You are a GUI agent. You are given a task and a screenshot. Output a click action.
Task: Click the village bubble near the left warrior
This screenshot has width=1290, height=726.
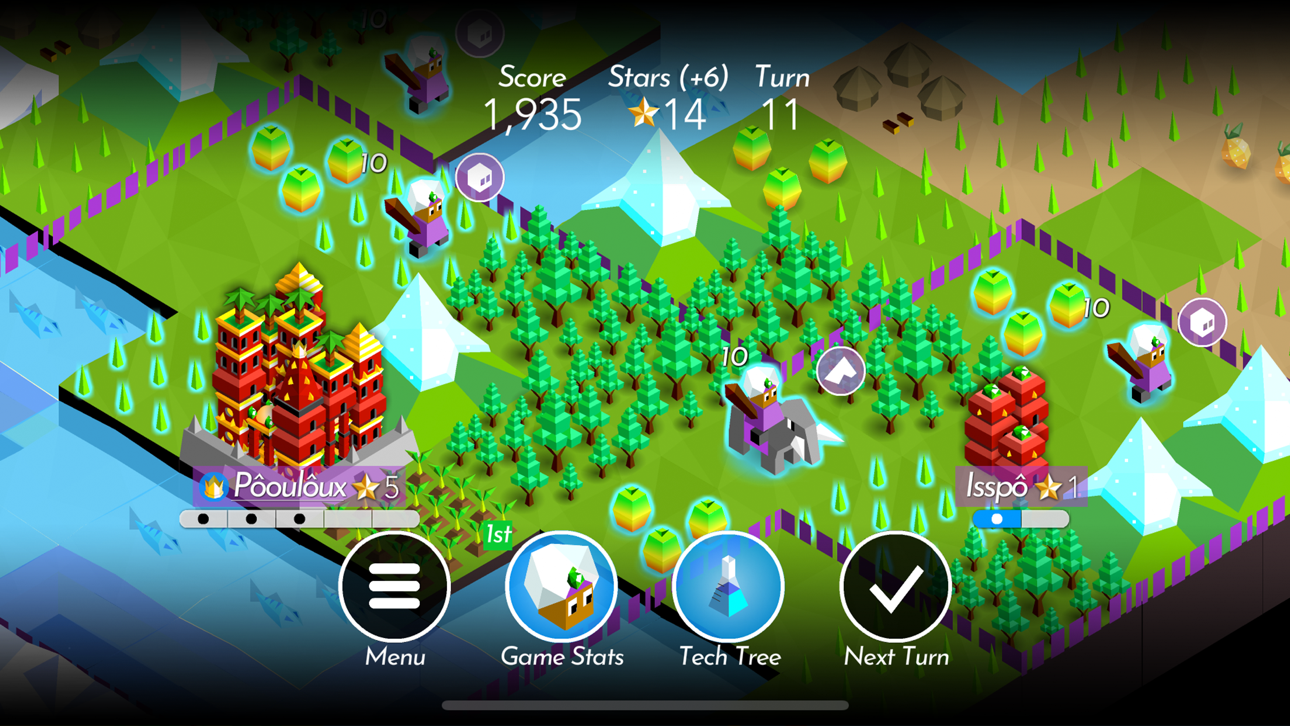point(478,177)
